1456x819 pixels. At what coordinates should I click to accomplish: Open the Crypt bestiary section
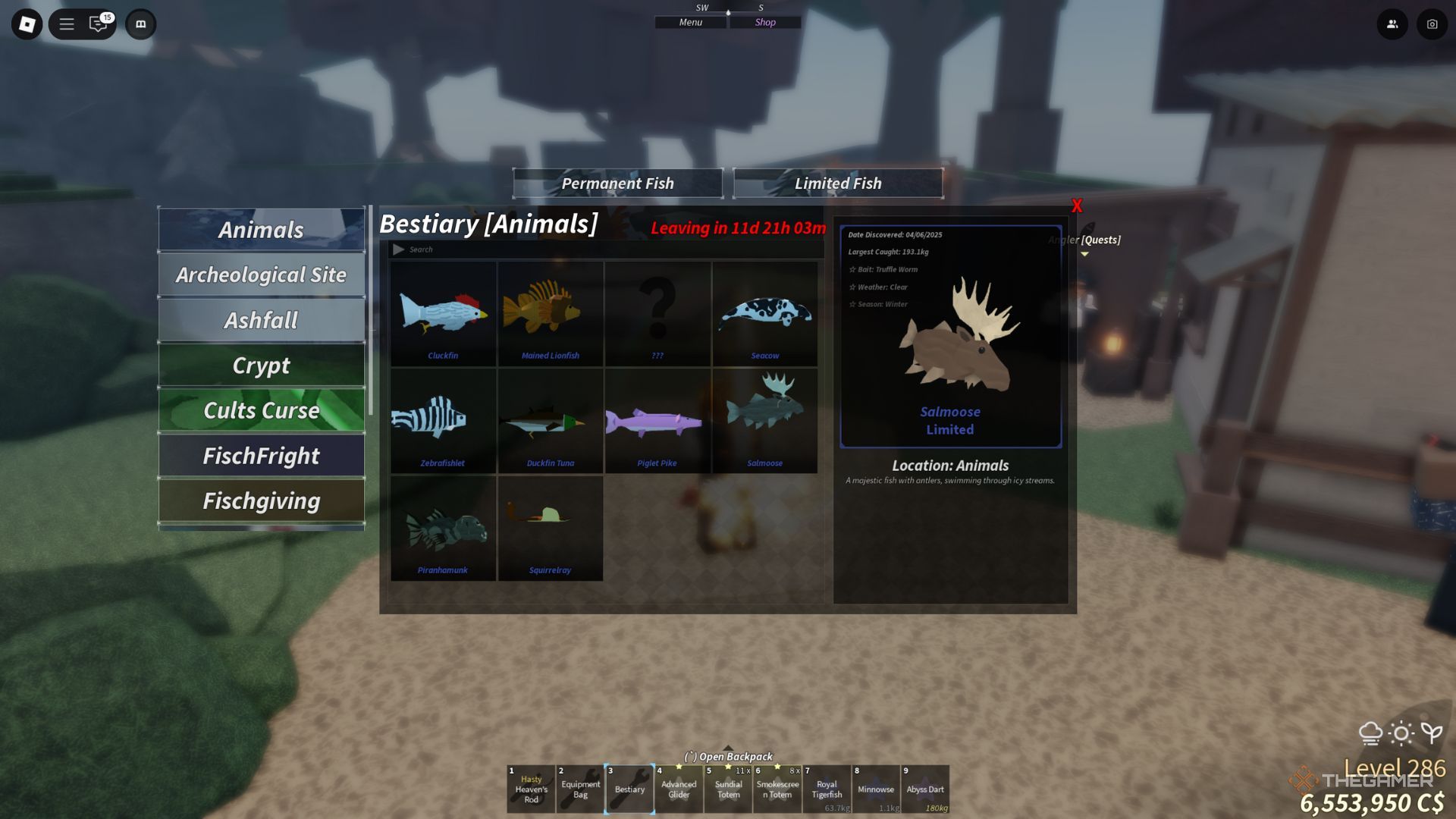(261, 366)
